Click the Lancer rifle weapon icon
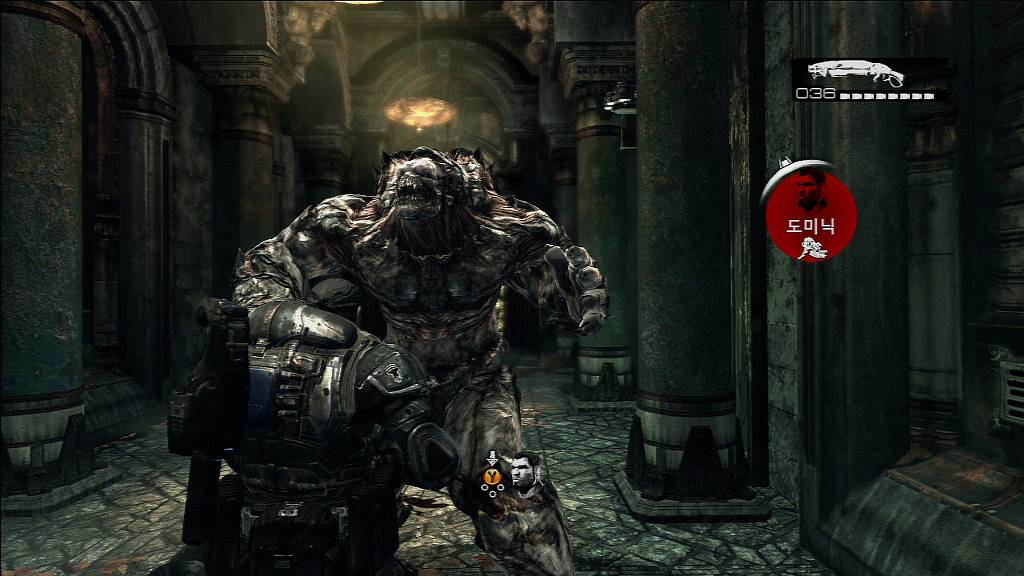This screenshot has width=1024, height=576. point(855,74)
